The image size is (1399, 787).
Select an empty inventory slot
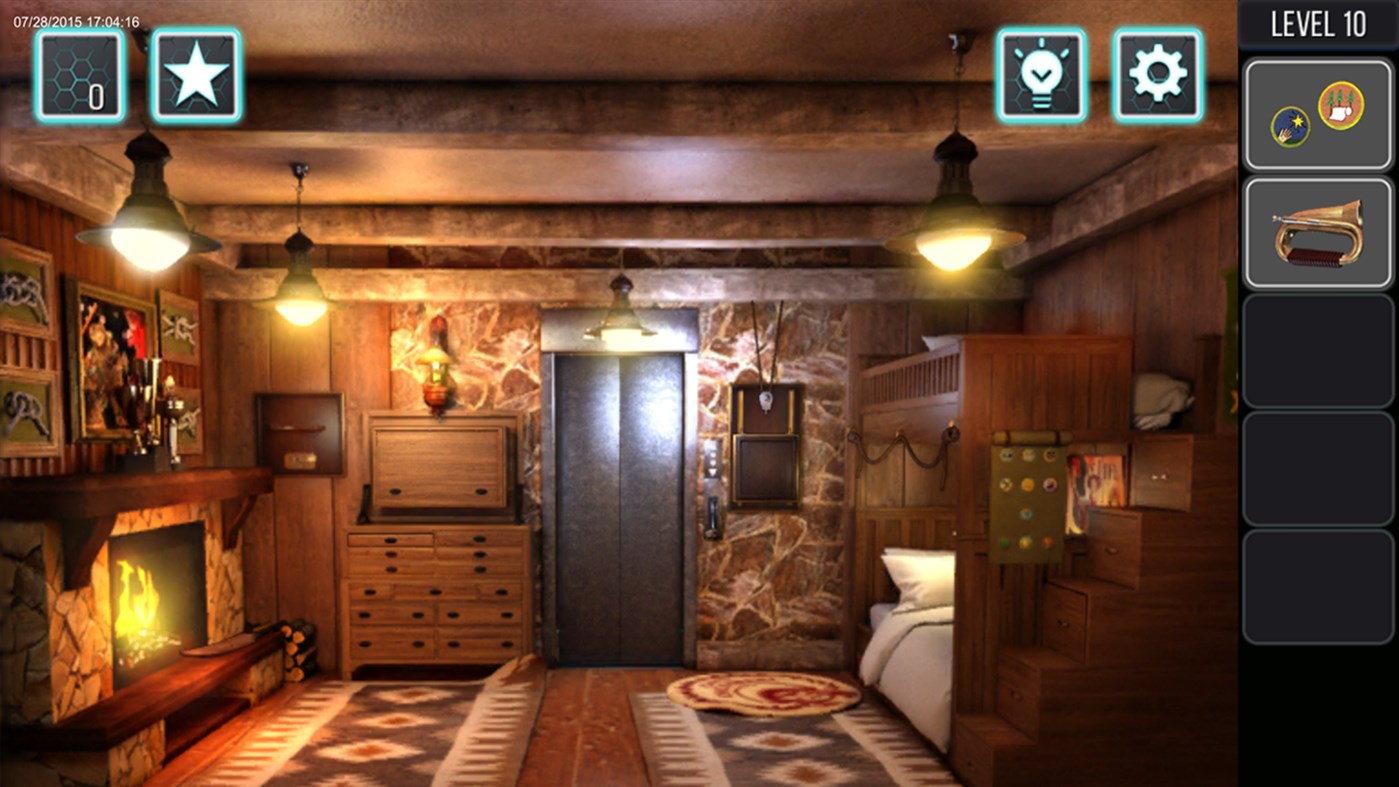tap(1317, 350)
